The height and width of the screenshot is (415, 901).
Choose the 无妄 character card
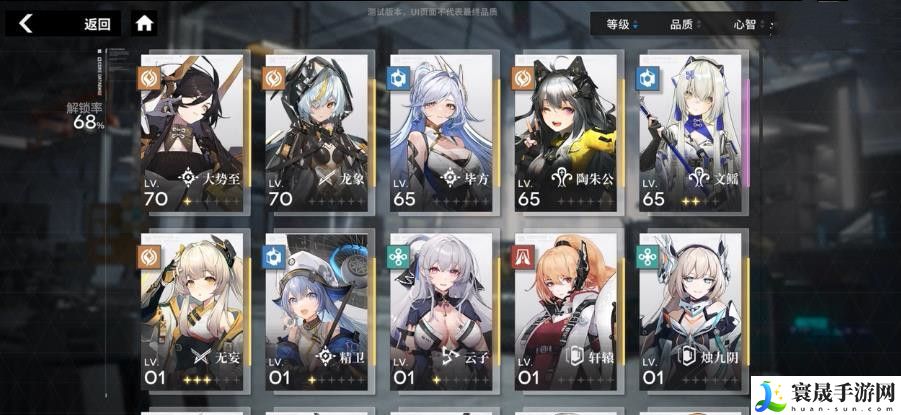(192, 314)
